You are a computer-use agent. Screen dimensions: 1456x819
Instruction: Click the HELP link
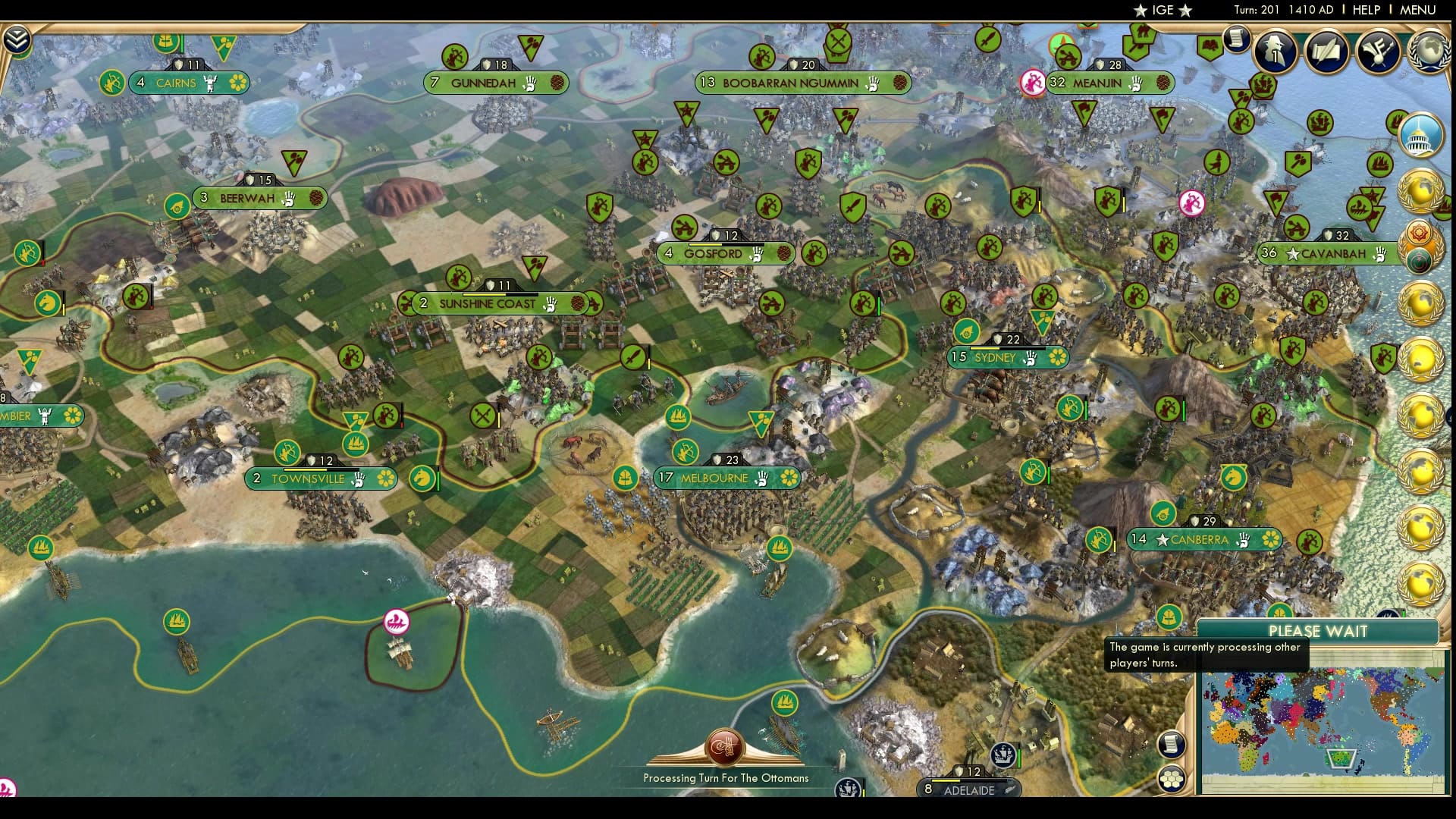1367,11
